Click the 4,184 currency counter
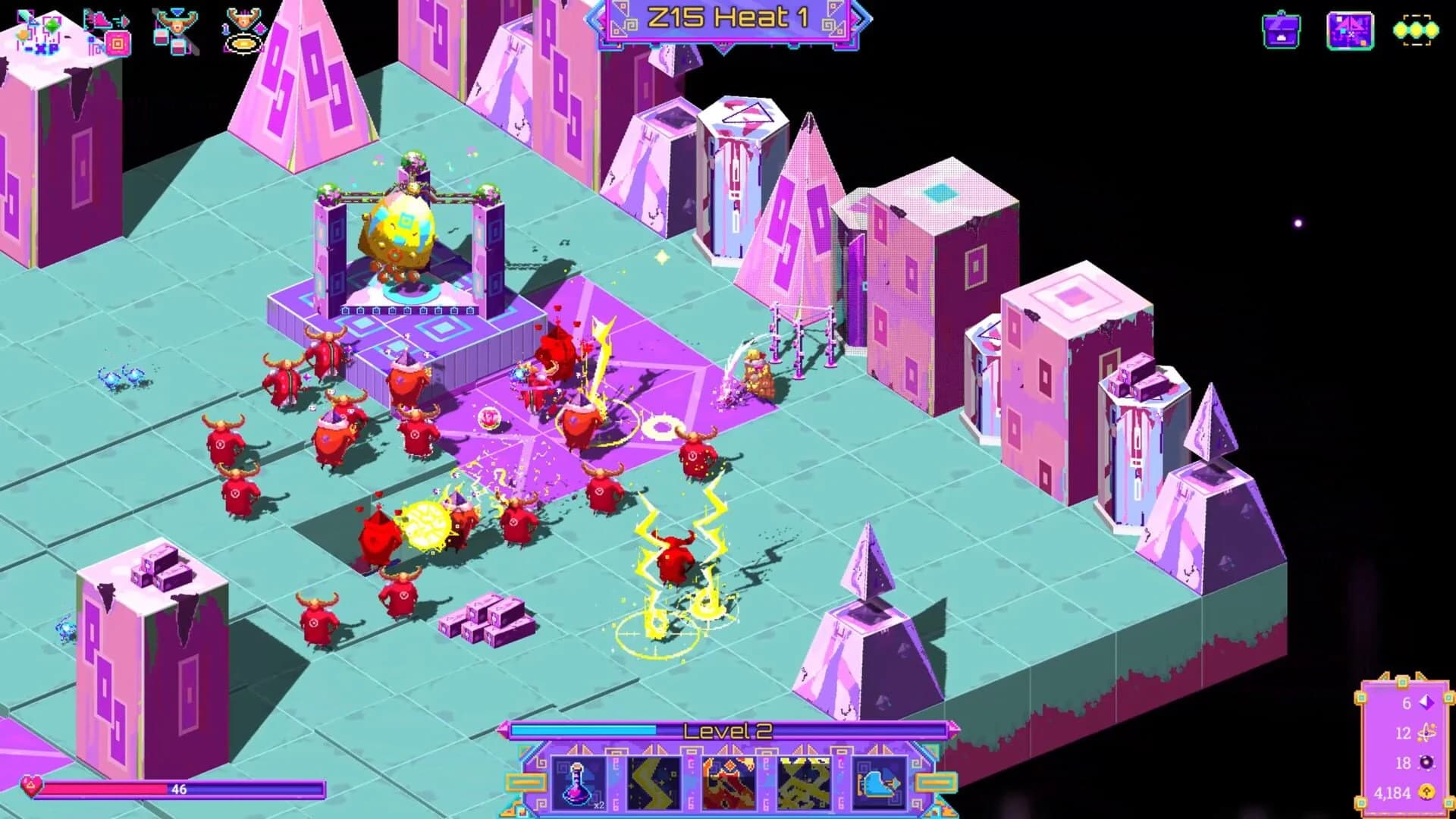 coord(1393,792)
